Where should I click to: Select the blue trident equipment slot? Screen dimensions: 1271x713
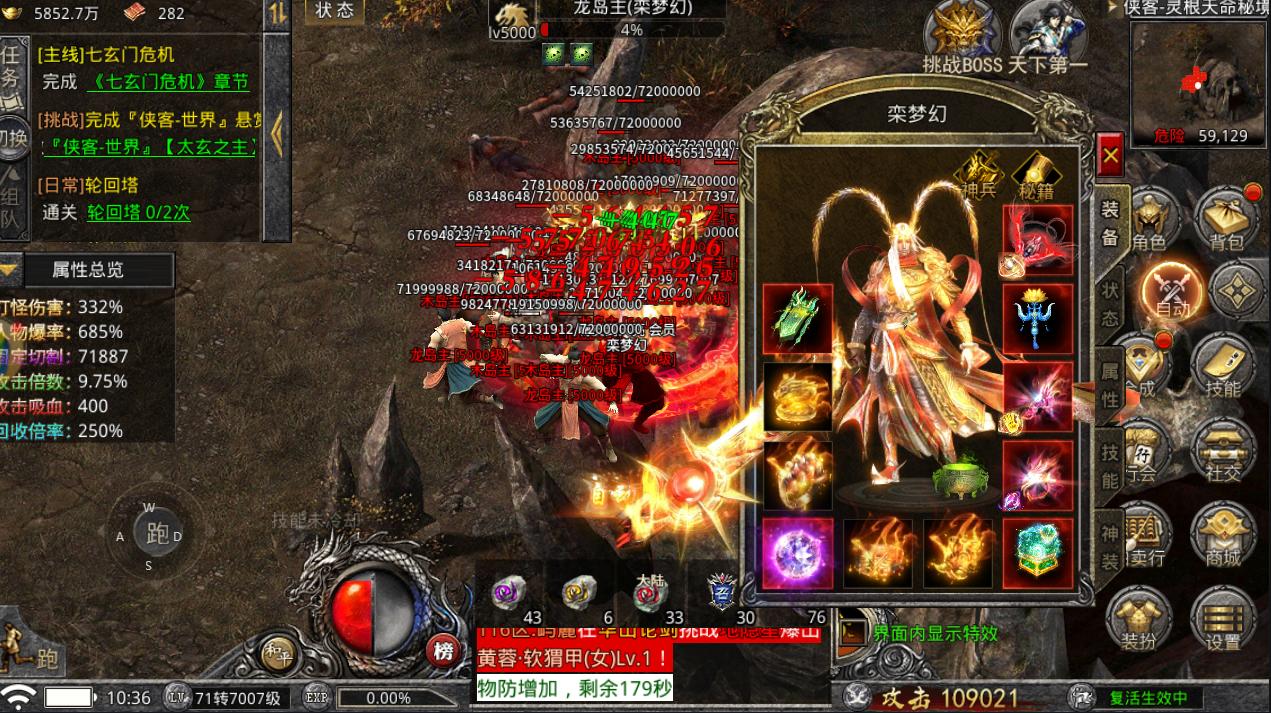pyautogui.click(x=1038, y=319)
